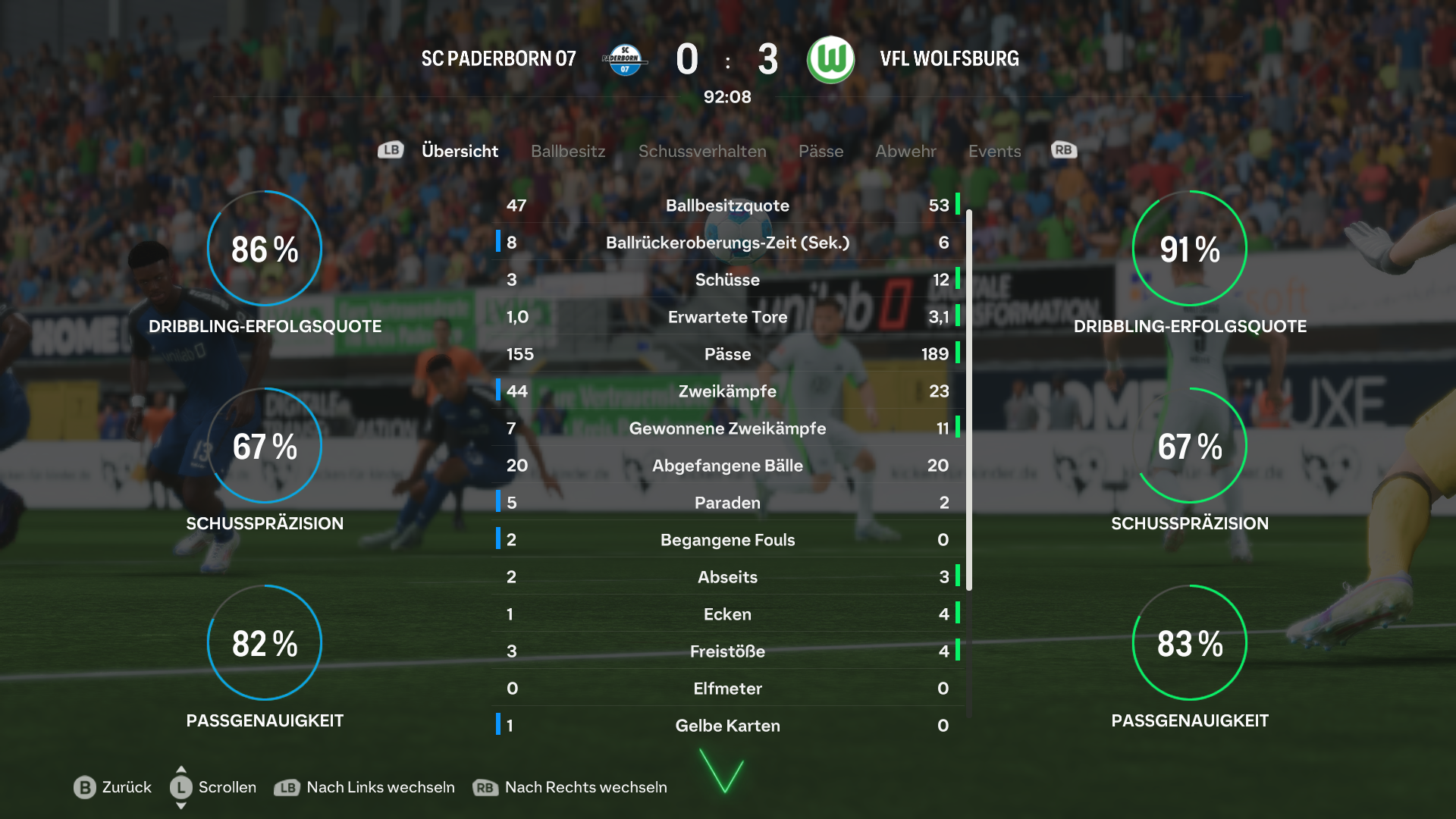Click Nach Links wechseln

pos(365,787)
